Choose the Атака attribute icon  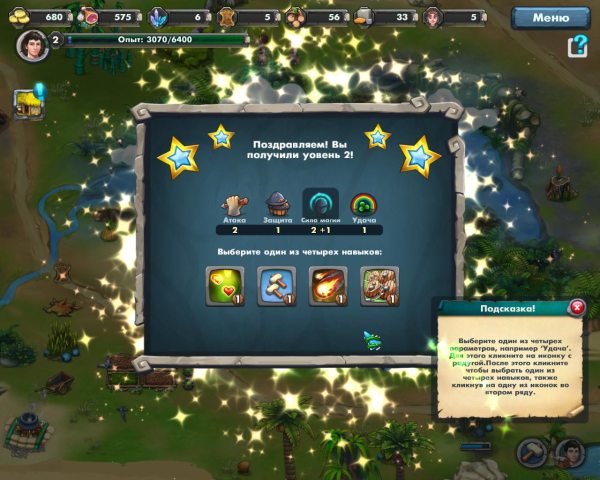(235, 204)
